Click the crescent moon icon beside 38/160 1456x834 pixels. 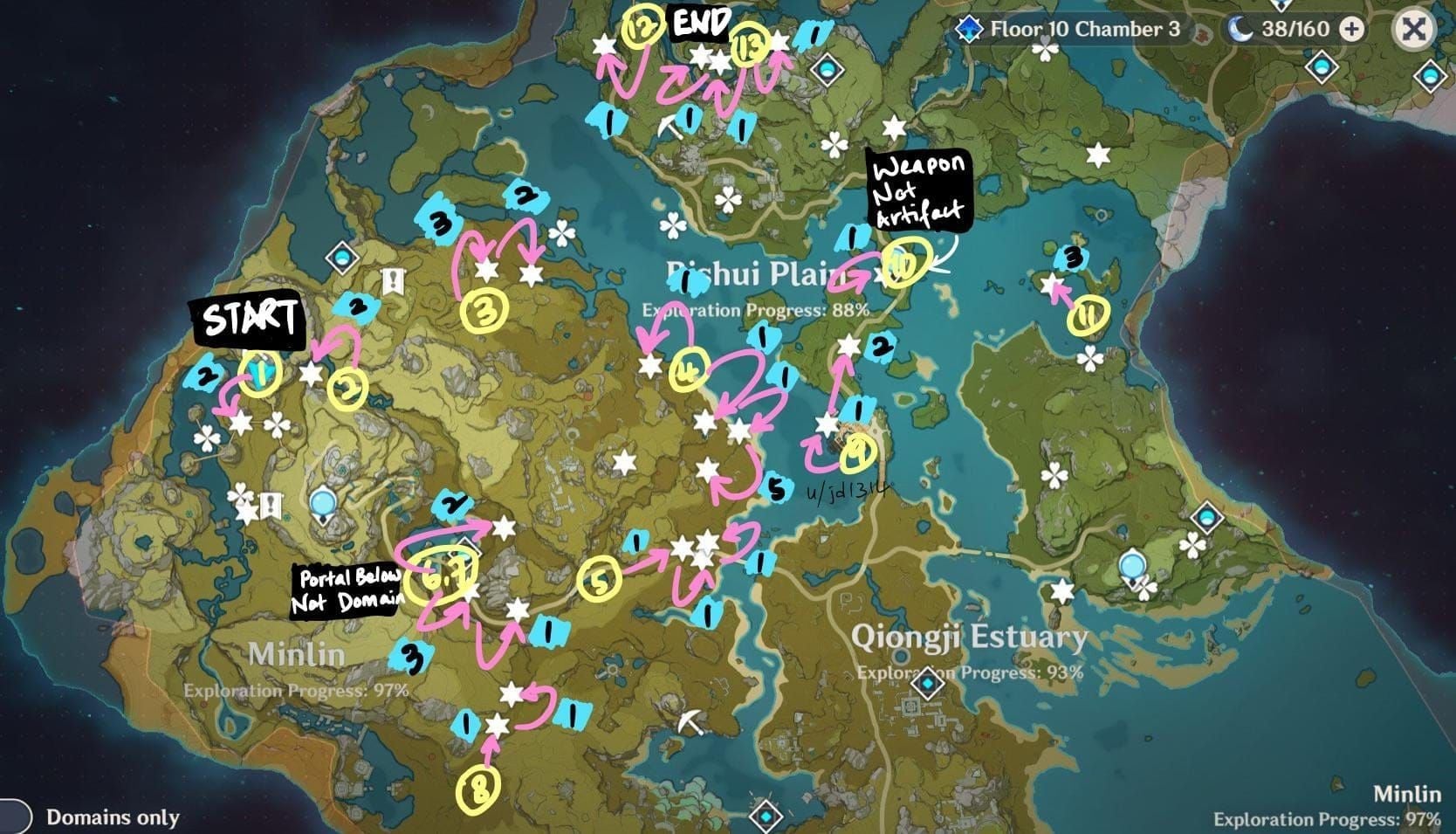click(x=1242, y=31)
